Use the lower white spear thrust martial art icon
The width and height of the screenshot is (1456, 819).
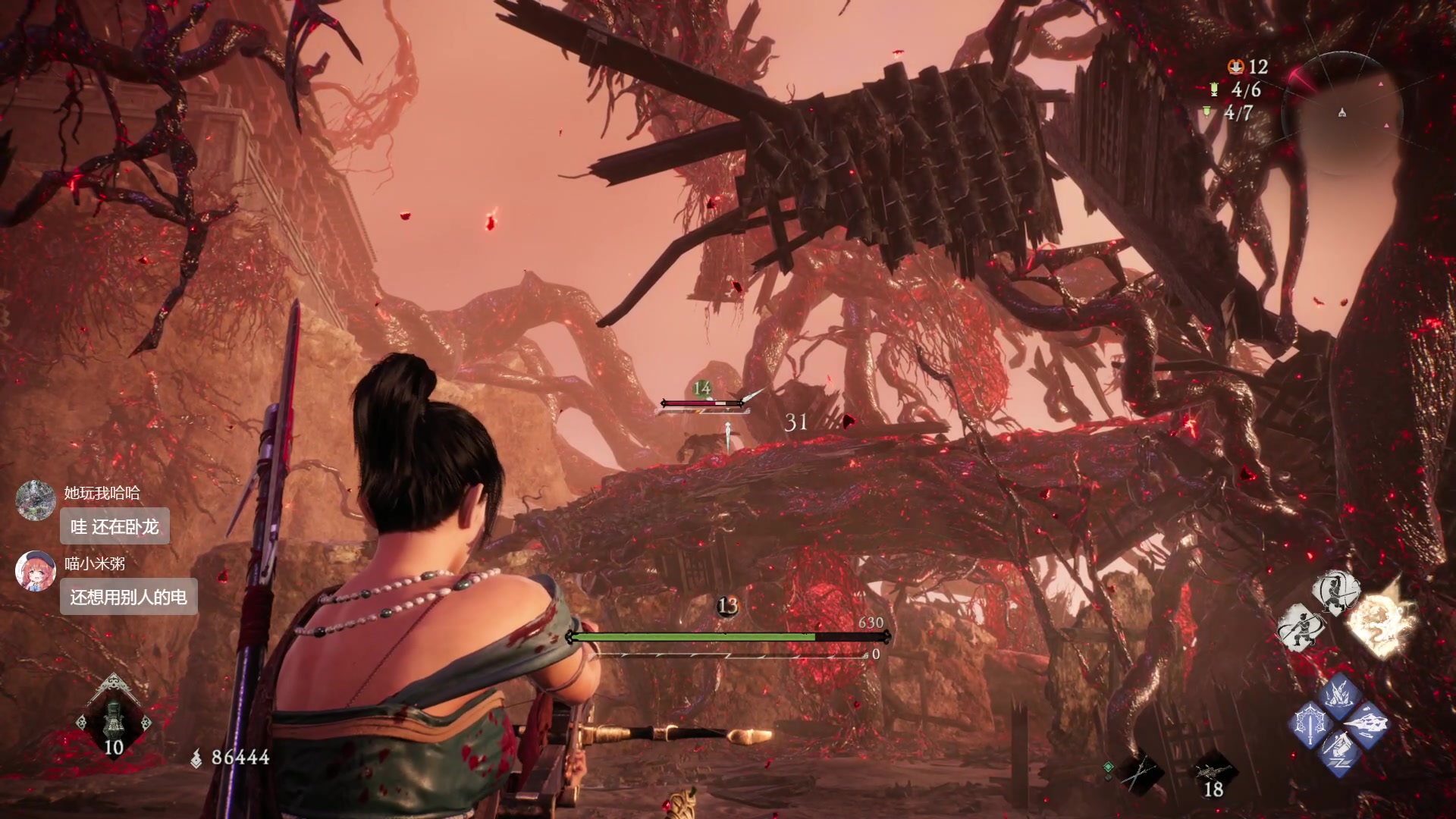[1301, 628]
